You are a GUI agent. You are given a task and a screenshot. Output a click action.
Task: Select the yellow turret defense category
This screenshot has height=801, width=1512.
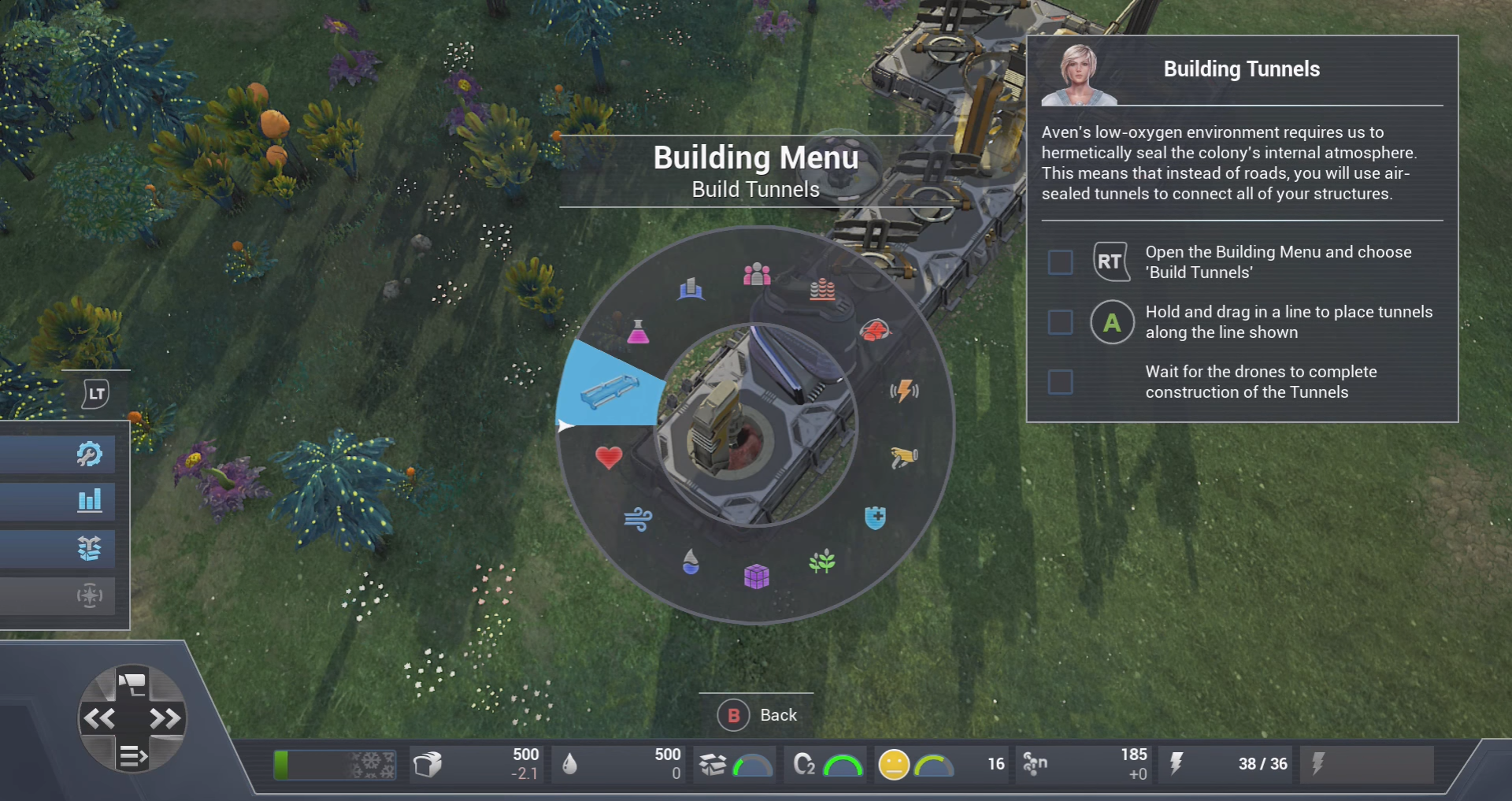tap(904, 457)
